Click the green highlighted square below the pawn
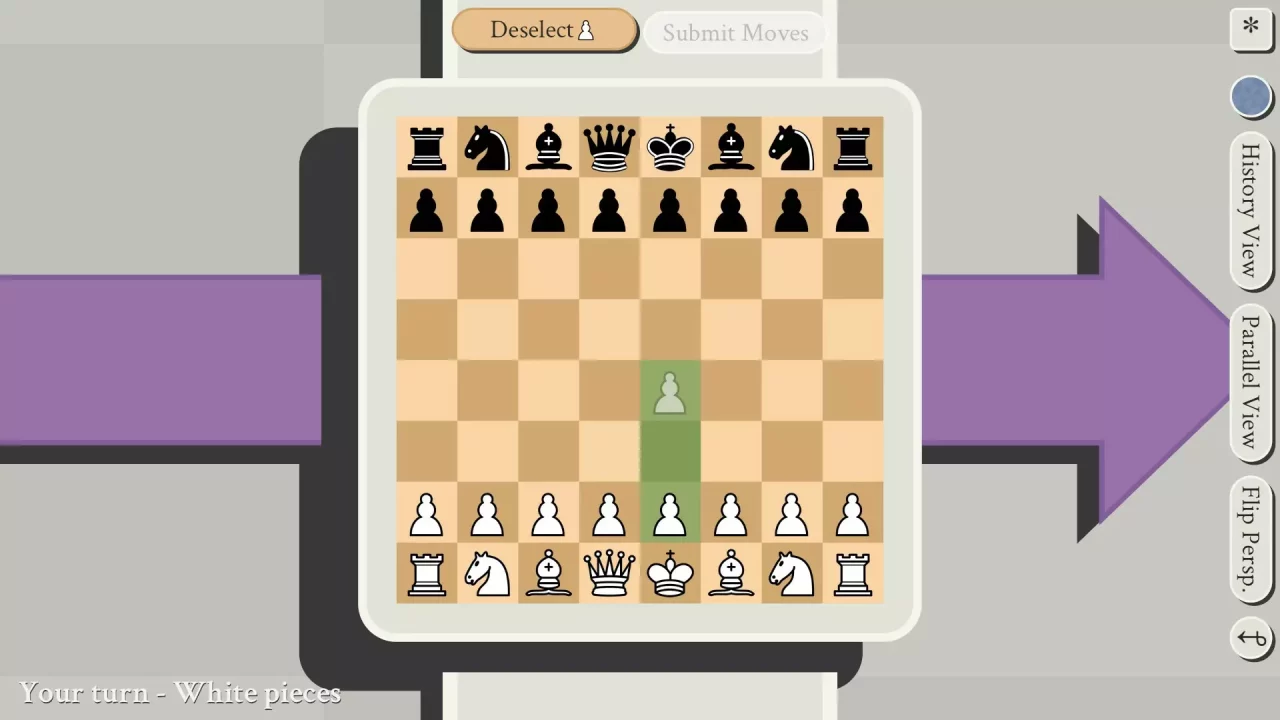Screen dimensions: 1280x720 pos(669,453)
